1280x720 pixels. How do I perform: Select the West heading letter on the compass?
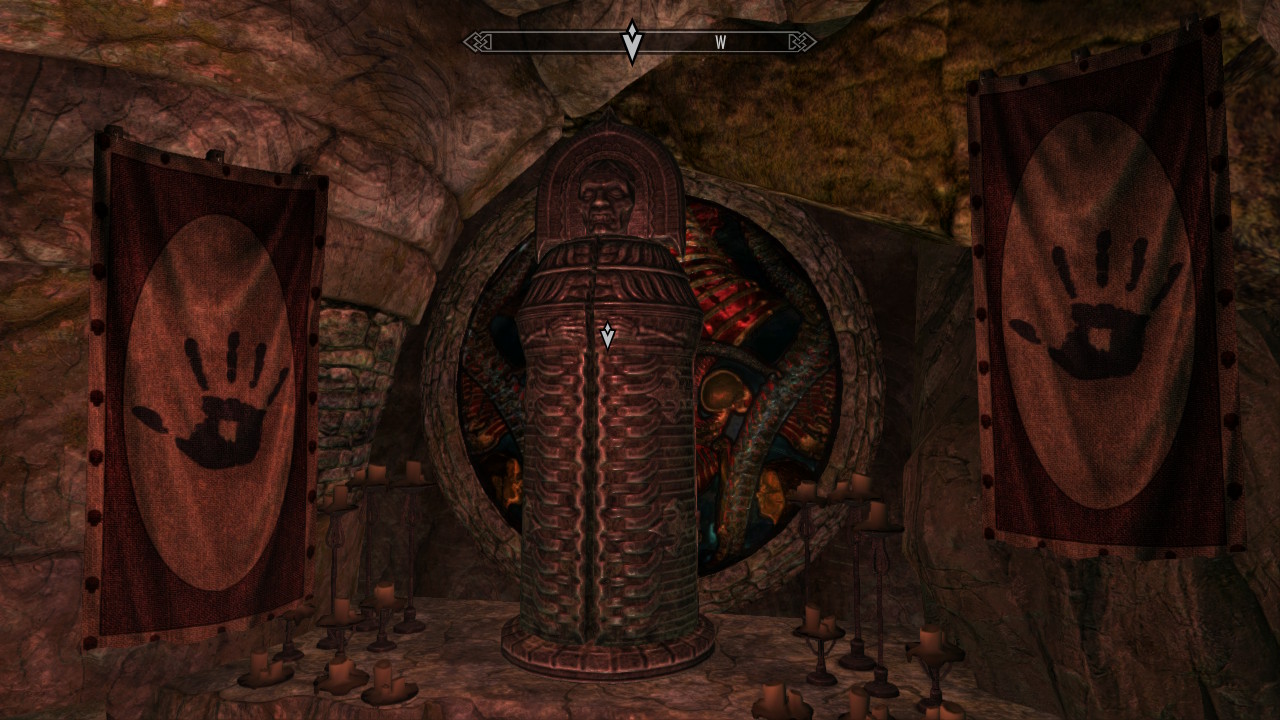point(720,43)
